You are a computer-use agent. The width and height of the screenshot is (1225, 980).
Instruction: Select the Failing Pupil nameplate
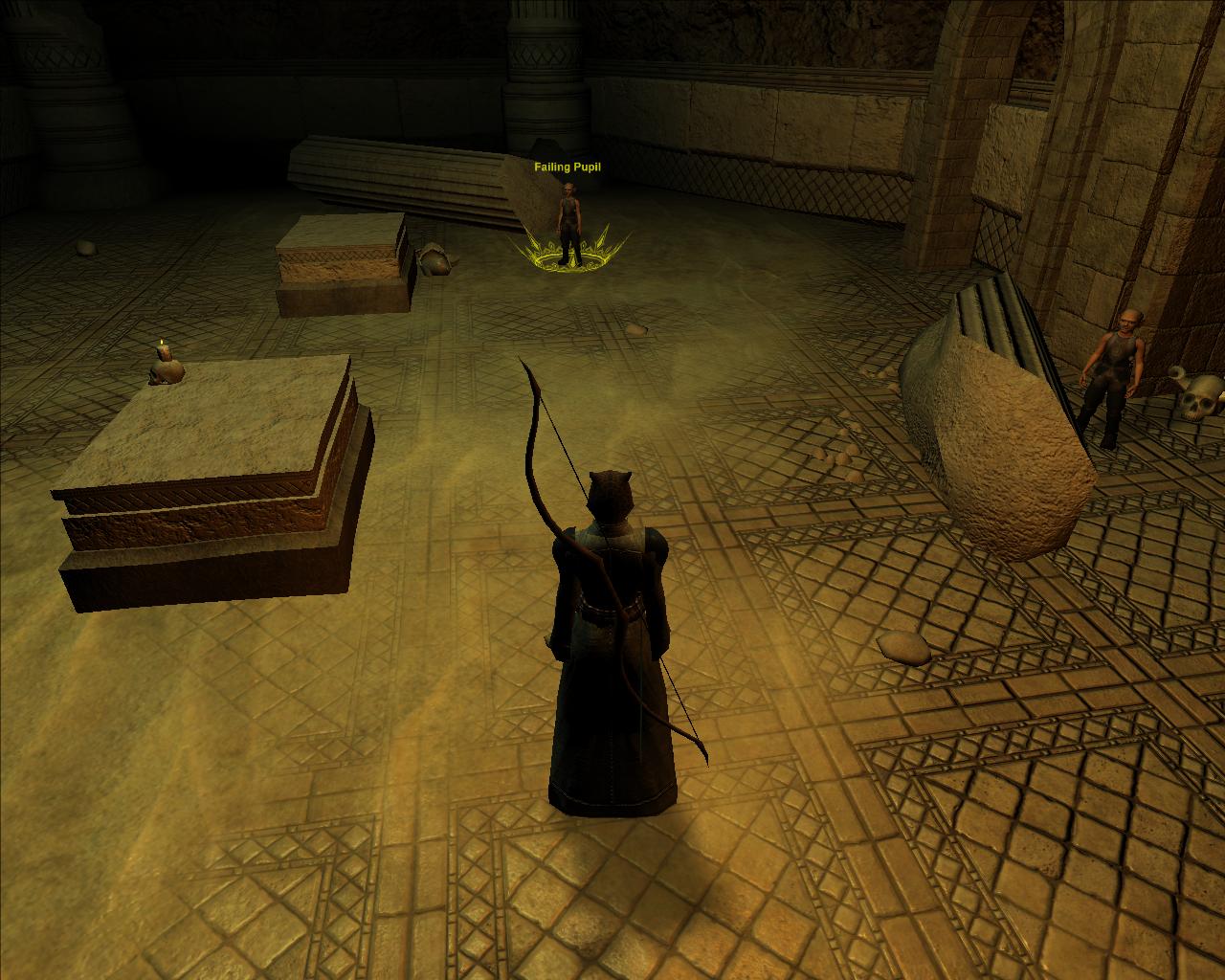(568, 167)
